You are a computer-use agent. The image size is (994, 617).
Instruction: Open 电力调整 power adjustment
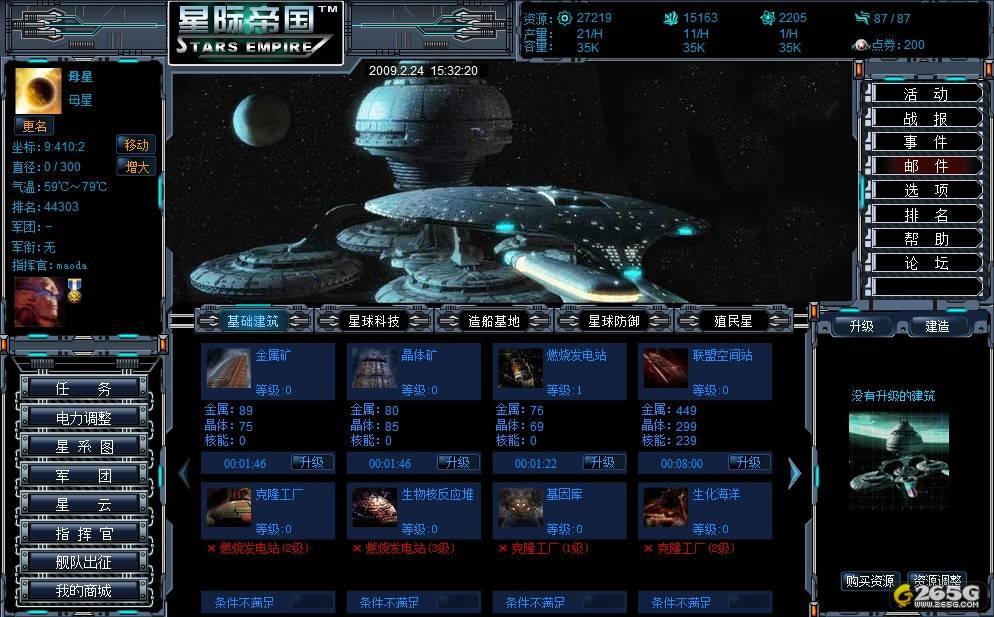84,418
